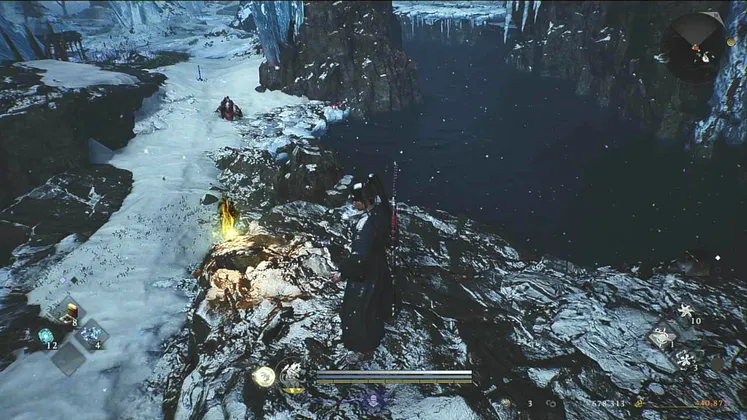Image resolution: width=747 pixels, height=420 pixels.
Task: Activate the glowing yellow spirit orb icon
Action: pyautogui.click(x=264, y=376)
